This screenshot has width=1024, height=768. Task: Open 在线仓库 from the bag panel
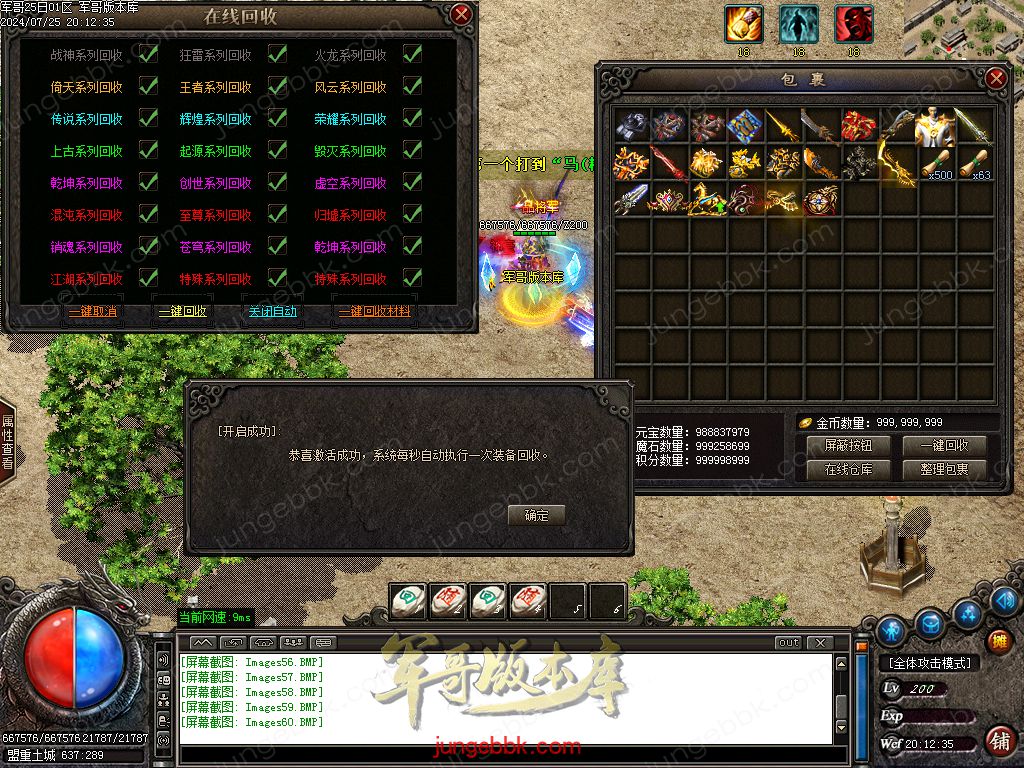point(848,469)
